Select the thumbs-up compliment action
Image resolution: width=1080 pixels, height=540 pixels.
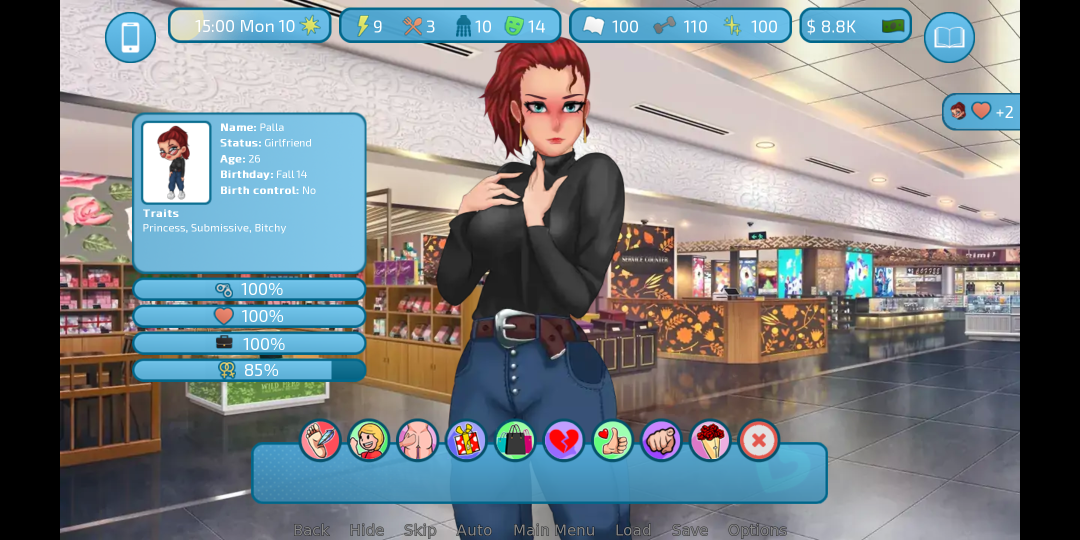(x=612, y=440)
